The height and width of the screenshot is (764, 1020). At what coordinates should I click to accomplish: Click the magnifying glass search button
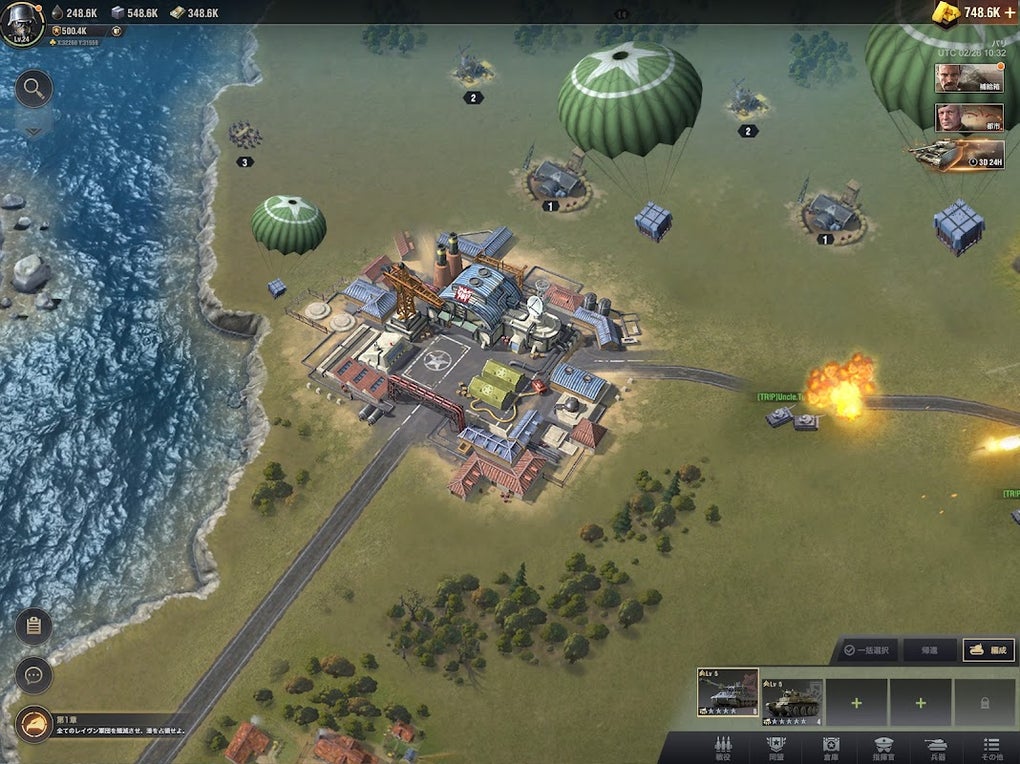pos(33,89)
